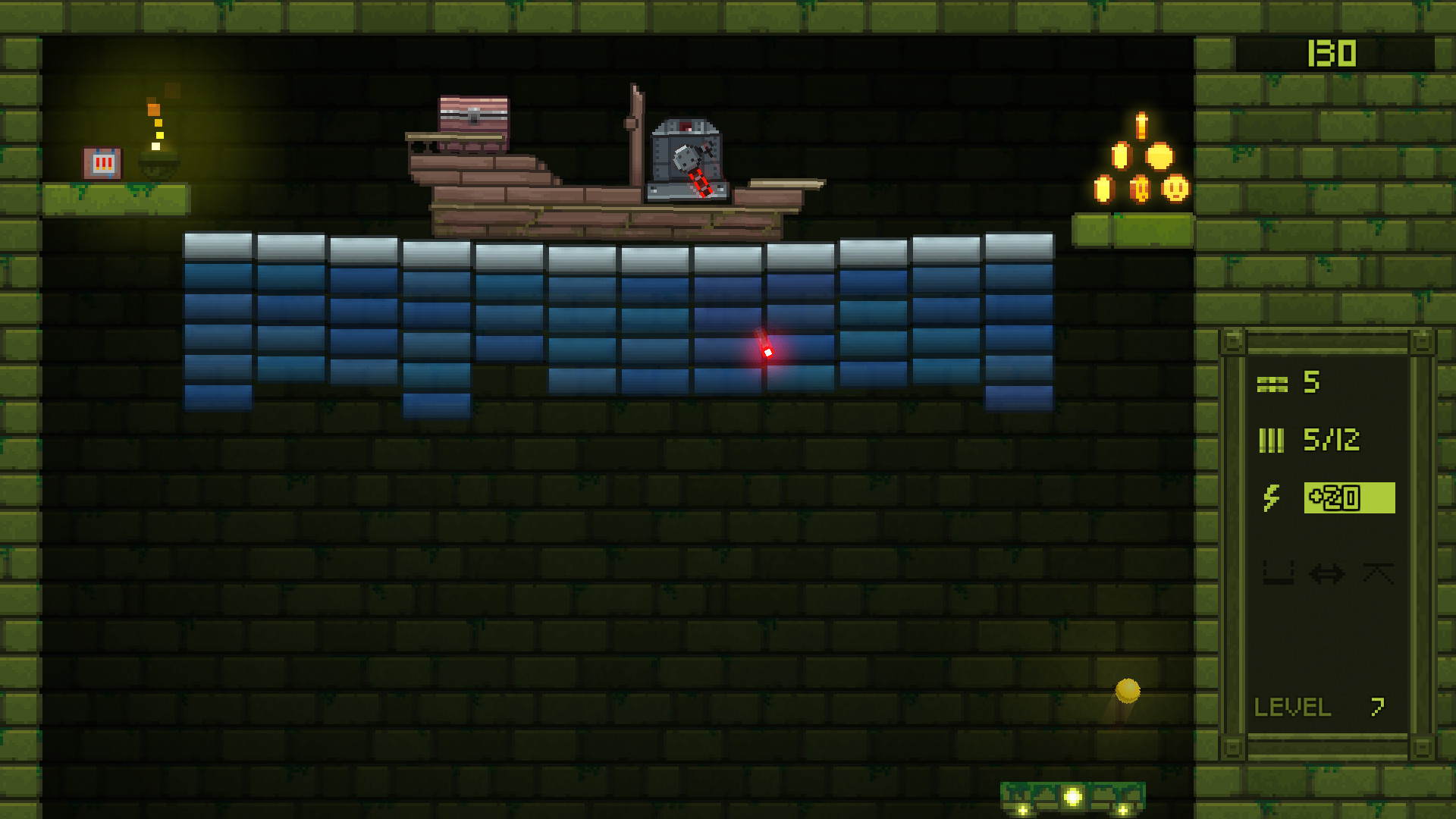The height and width of the screenshot is (819, 1456).
Task: Click the bricks counter icon beside 5/12
Action: pyautogui.click(x=1272, y=440)
